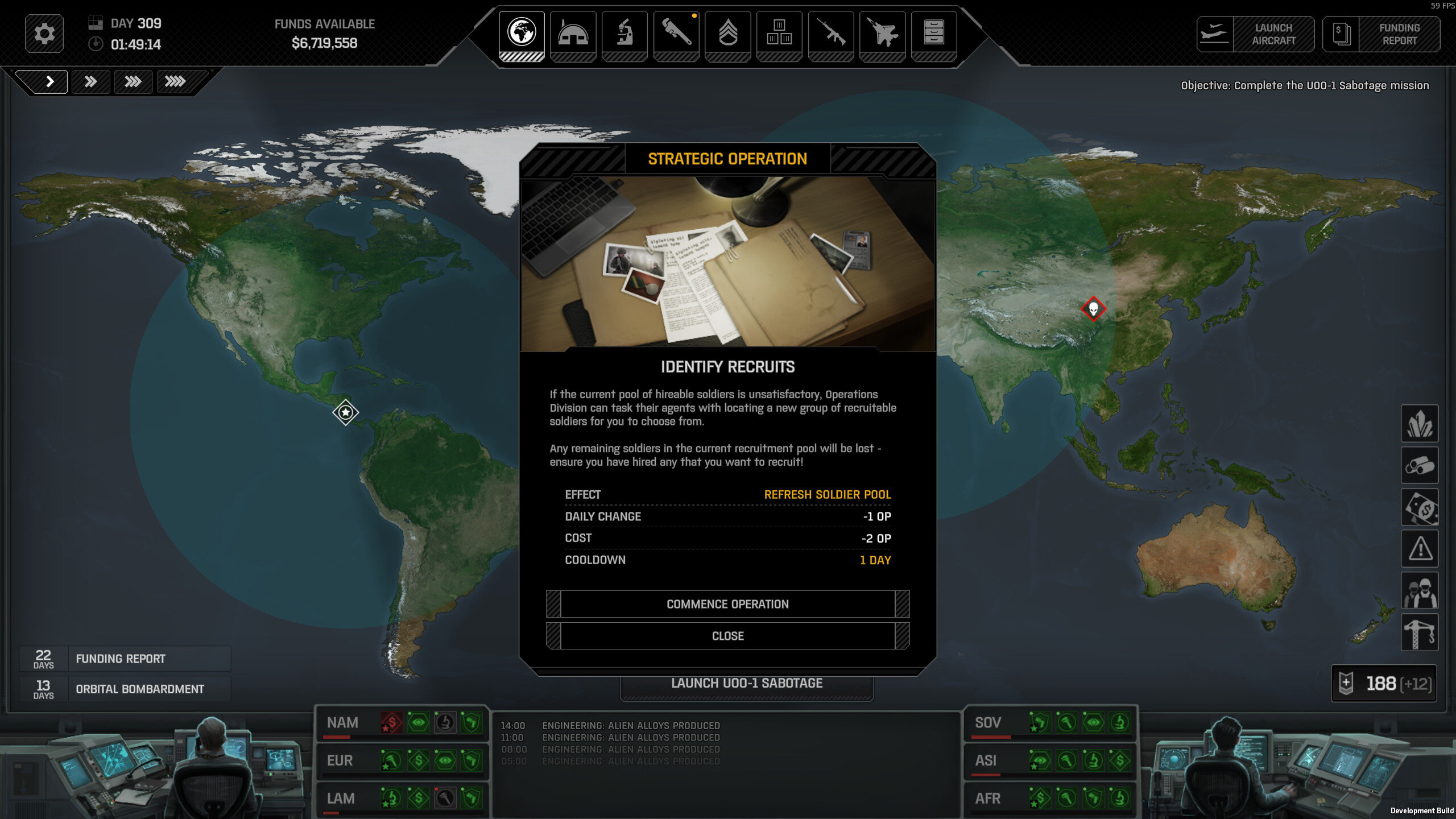This screenshot has height=819, width=1456.
Task: Select the warning triangle side icon
Action: [x=1420, y=549]
